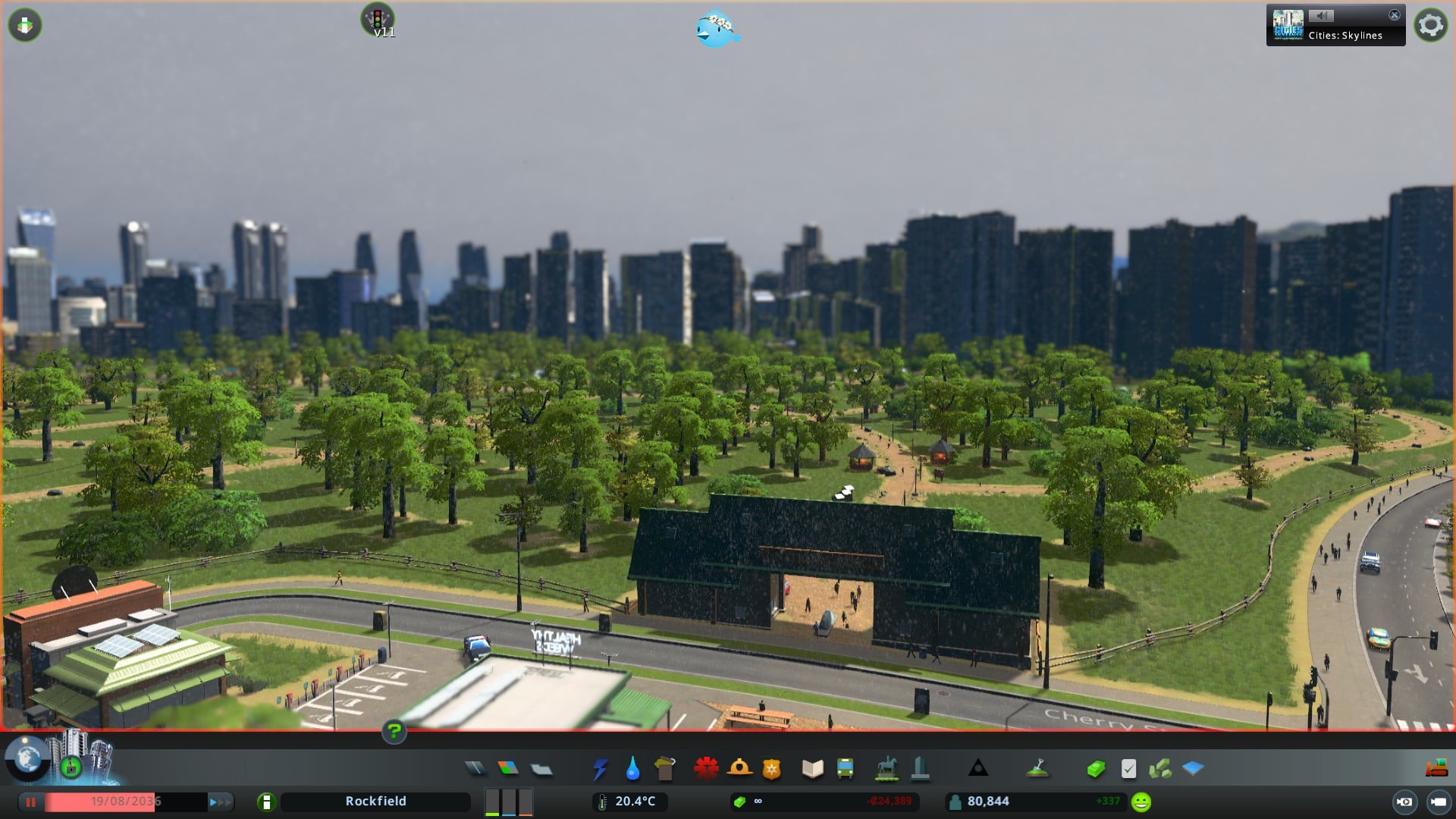The width and height of the screenshot is (1456, 819).
Task: Open the Policies checklist panel
Action: (x=1128, y=769)
